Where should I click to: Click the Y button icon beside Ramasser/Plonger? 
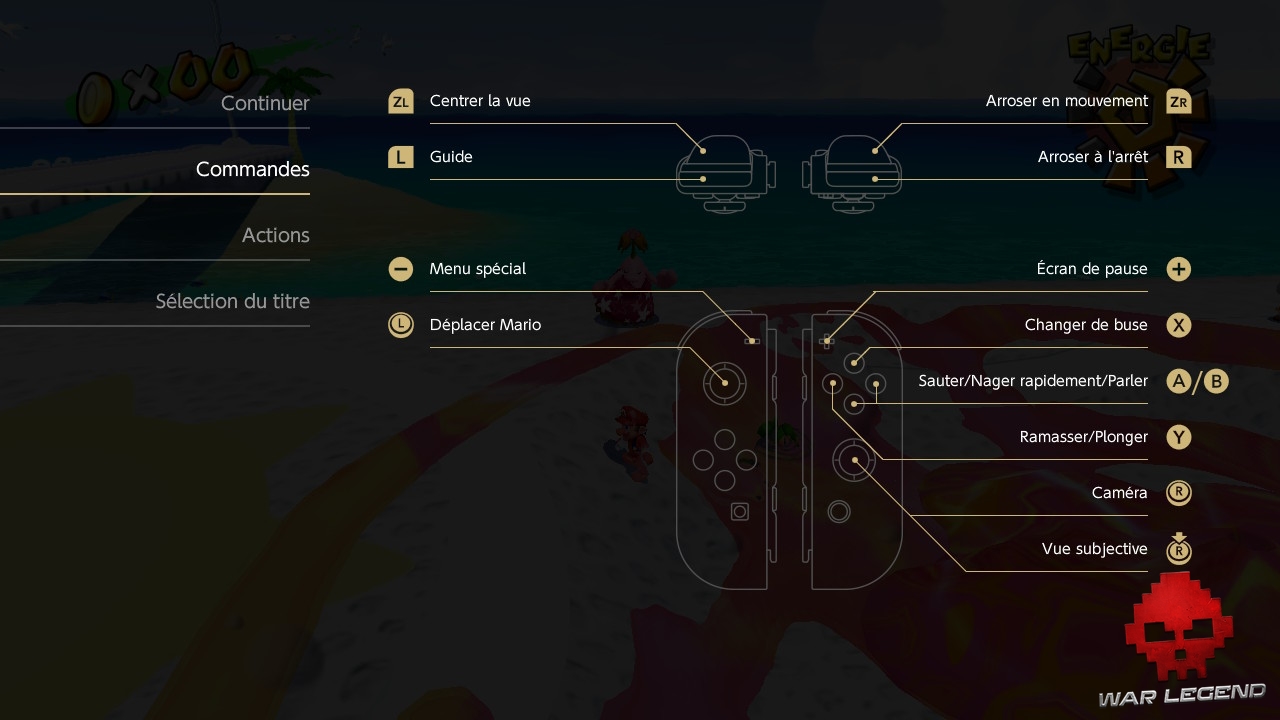tap(1178, 437)
